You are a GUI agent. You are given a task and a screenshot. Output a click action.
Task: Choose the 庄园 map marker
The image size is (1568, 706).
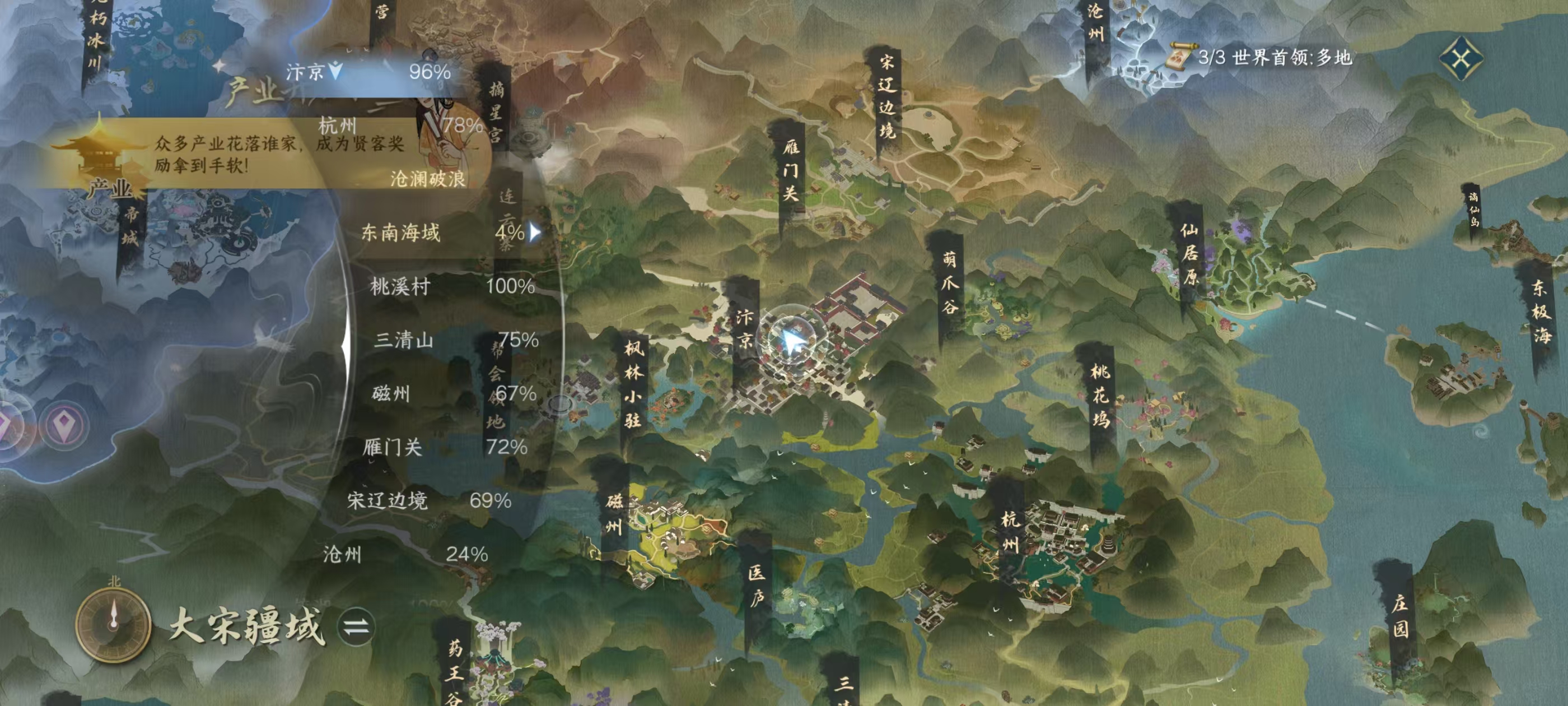1399,615
